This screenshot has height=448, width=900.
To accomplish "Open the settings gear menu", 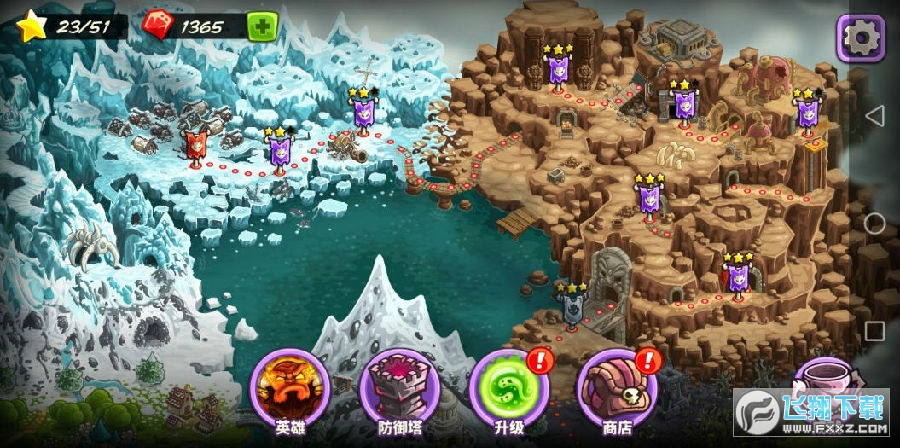I will [860, 37].
